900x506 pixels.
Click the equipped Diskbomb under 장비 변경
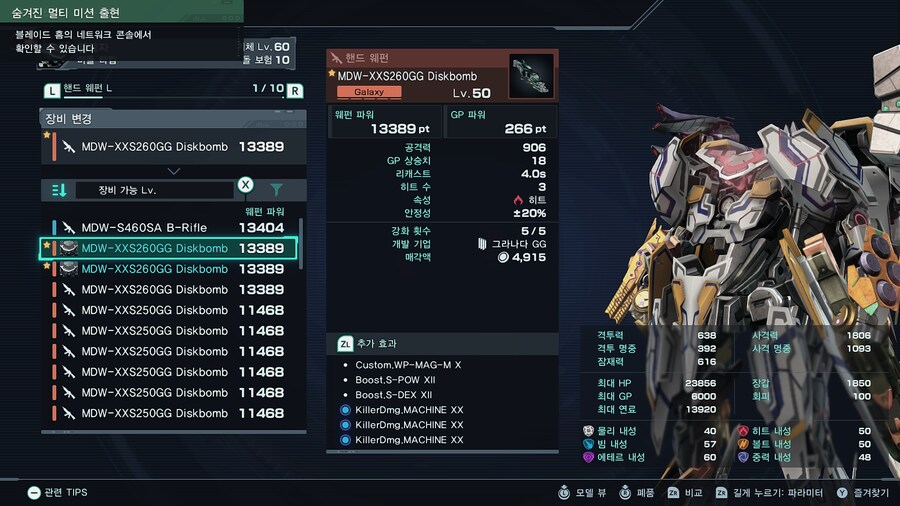[x=172, y=146]
